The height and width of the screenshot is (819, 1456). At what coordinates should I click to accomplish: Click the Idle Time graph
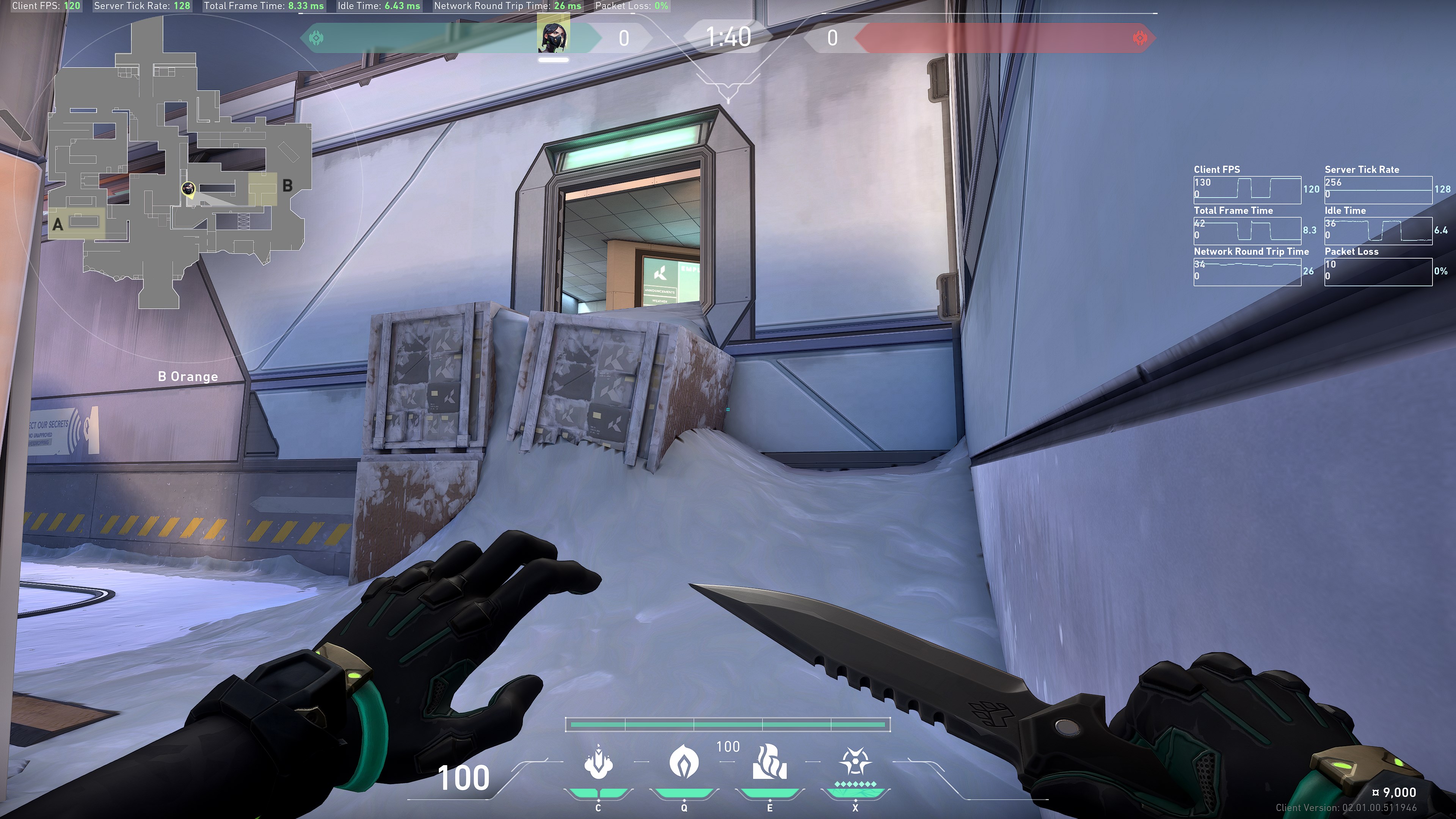(x=1378, y=231)
